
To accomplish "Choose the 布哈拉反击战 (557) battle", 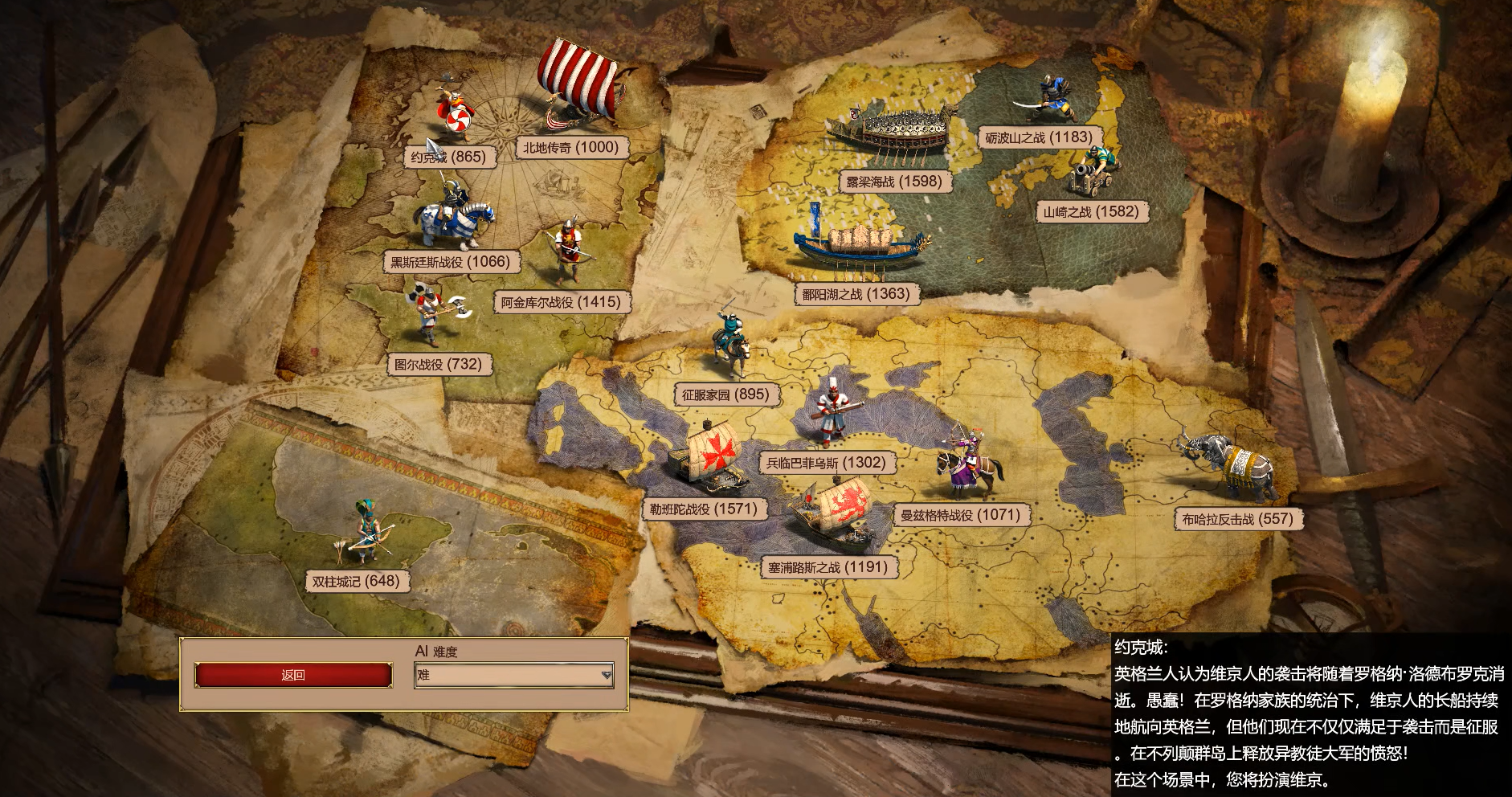I will click(x=1237, y=519).
